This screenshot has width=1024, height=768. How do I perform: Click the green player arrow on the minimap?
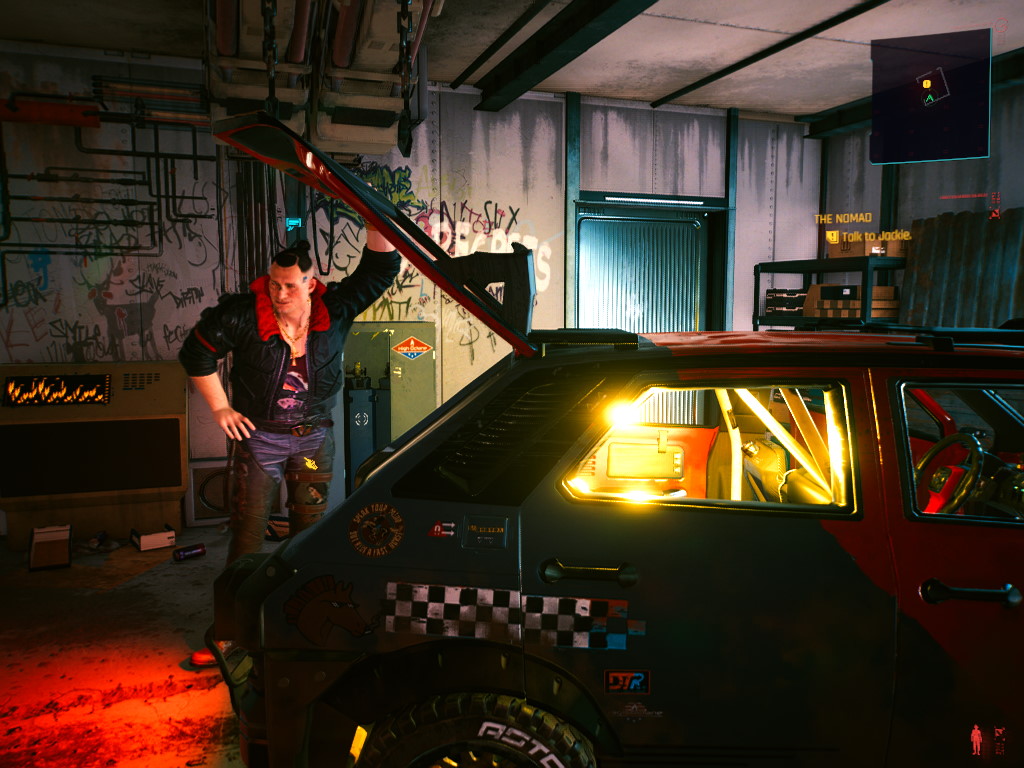(x=929, y=99)
